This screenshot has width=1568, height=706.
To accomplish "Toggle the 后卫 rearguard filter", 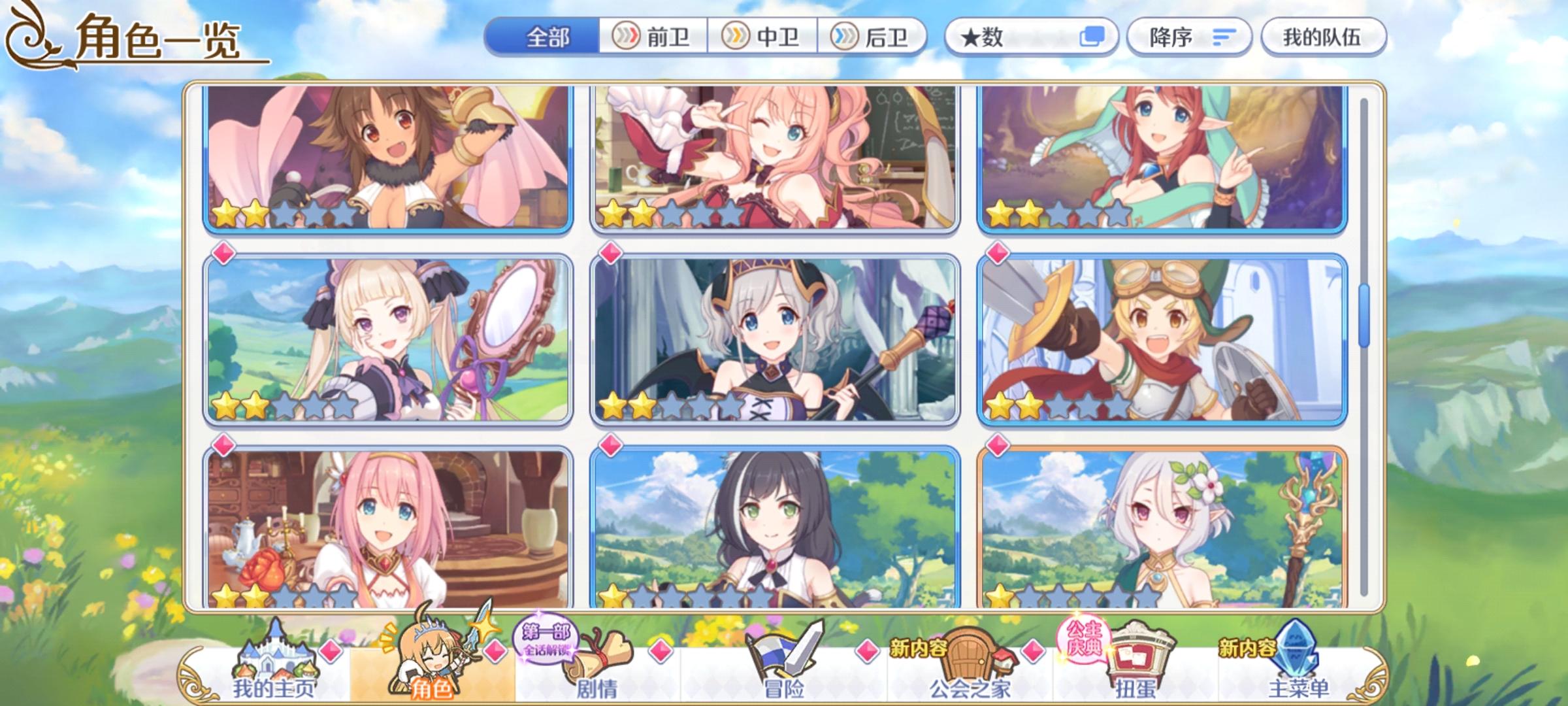I will [875, 37].
